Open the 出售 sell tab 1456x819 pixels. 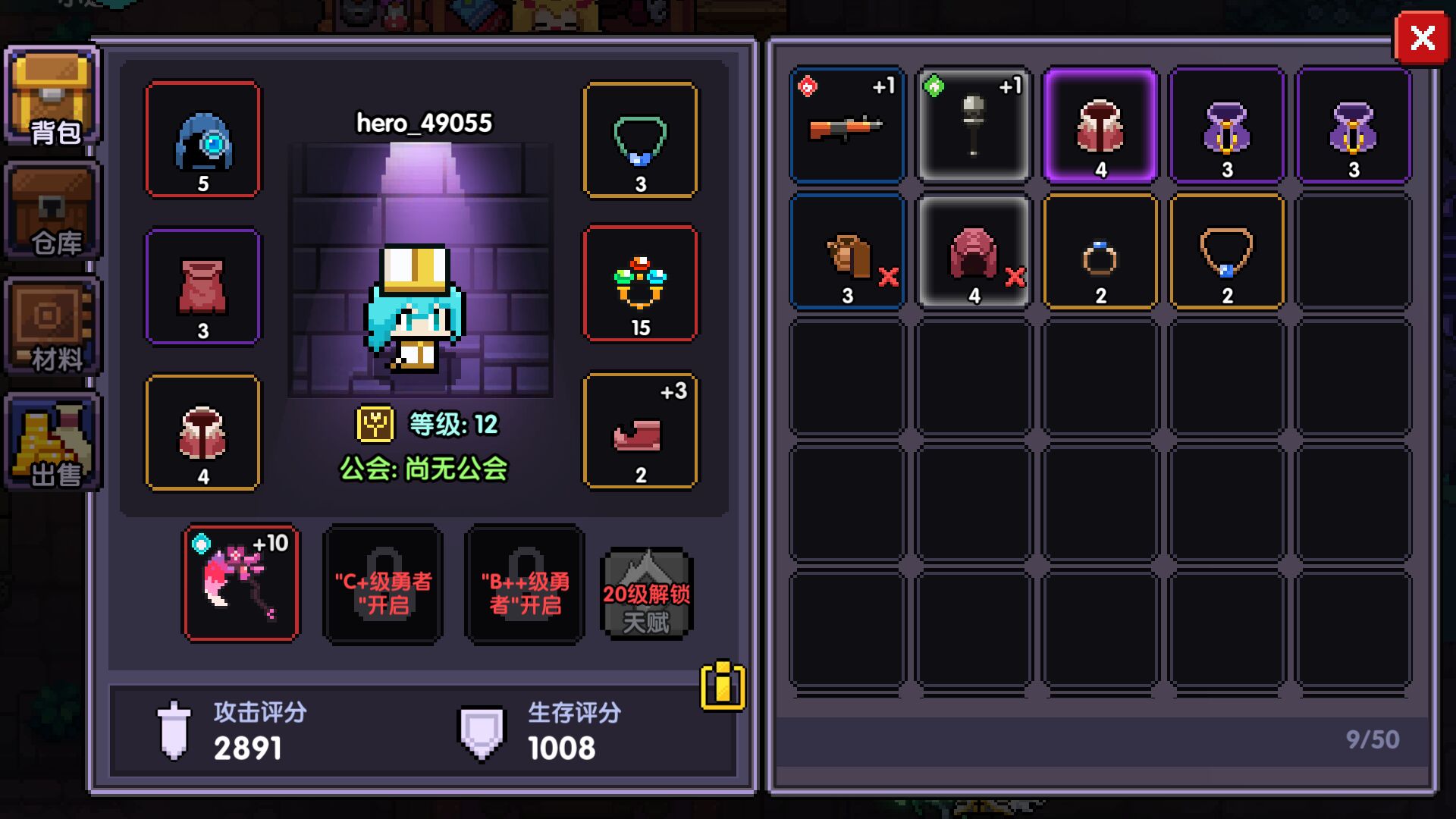coord(52,443)
